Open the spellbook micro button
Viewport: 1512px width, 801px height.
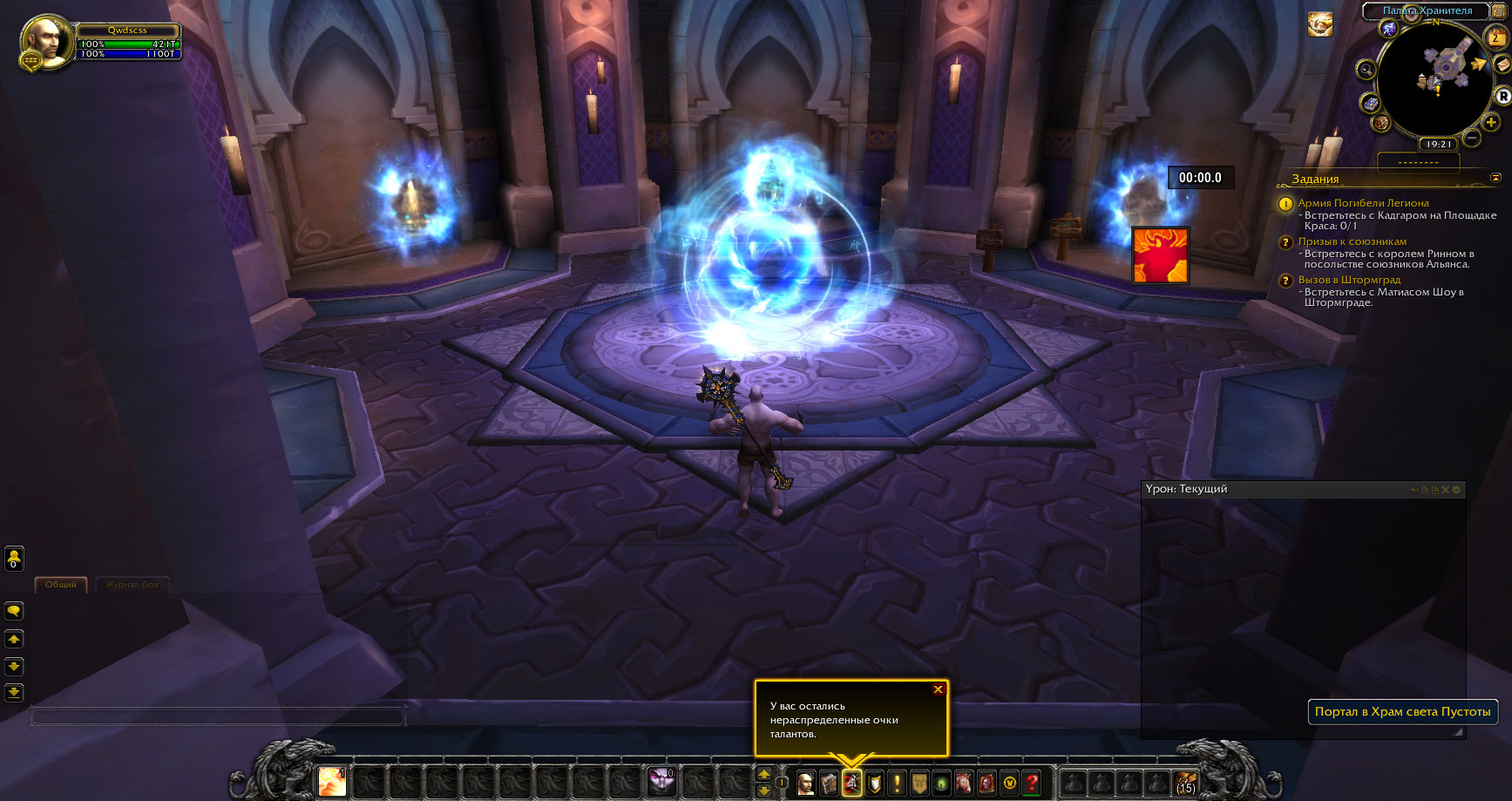coord(829,783)
